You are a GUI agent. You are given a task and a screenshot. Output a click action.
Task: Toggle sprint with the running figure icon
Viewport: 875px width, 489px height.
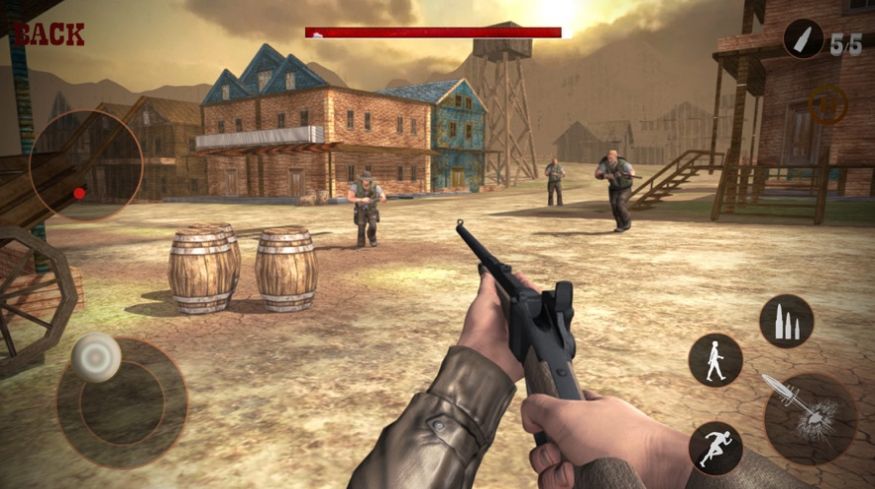tap(715, 447)
